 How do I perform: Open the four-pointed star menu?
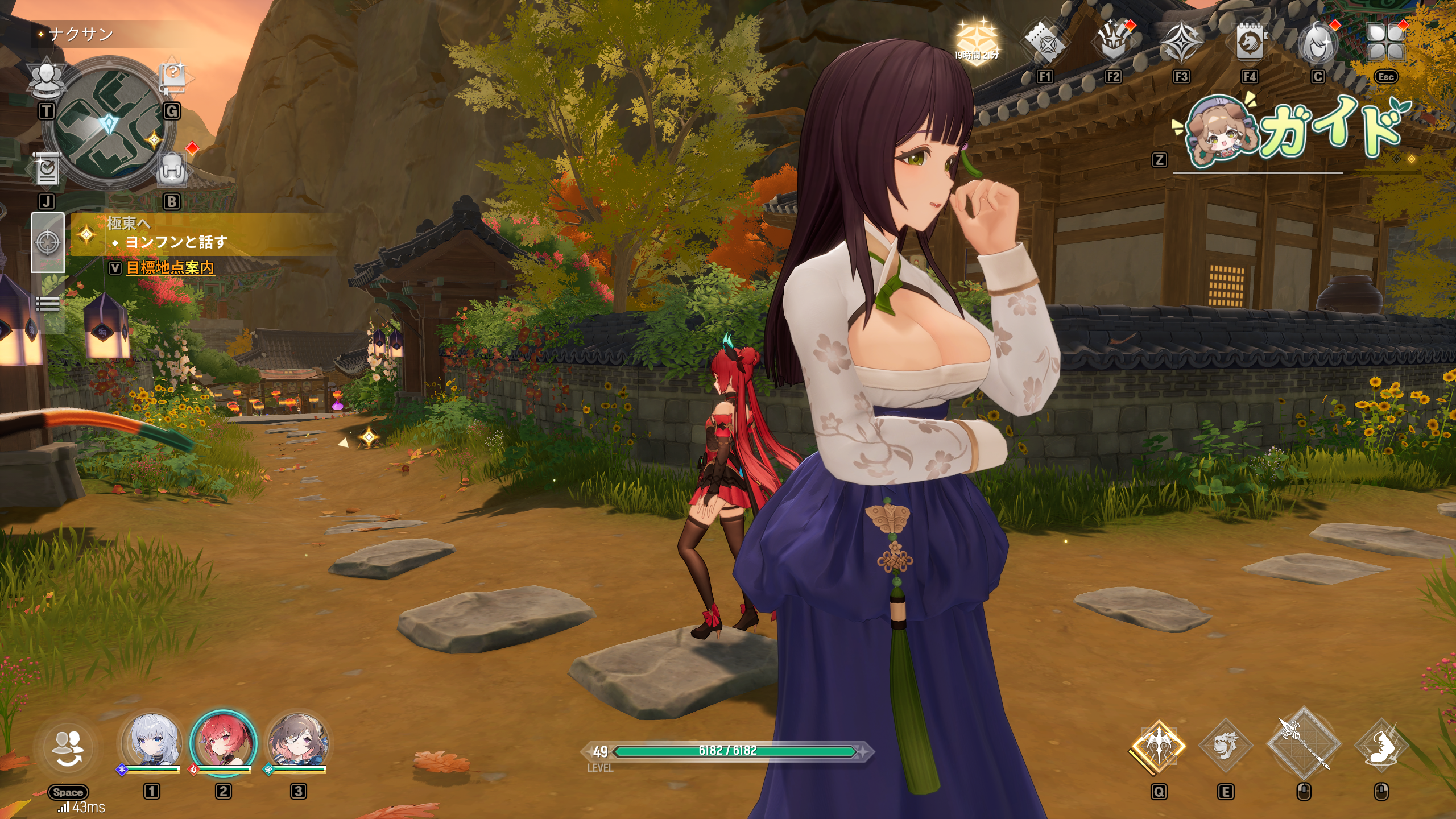1181,42
